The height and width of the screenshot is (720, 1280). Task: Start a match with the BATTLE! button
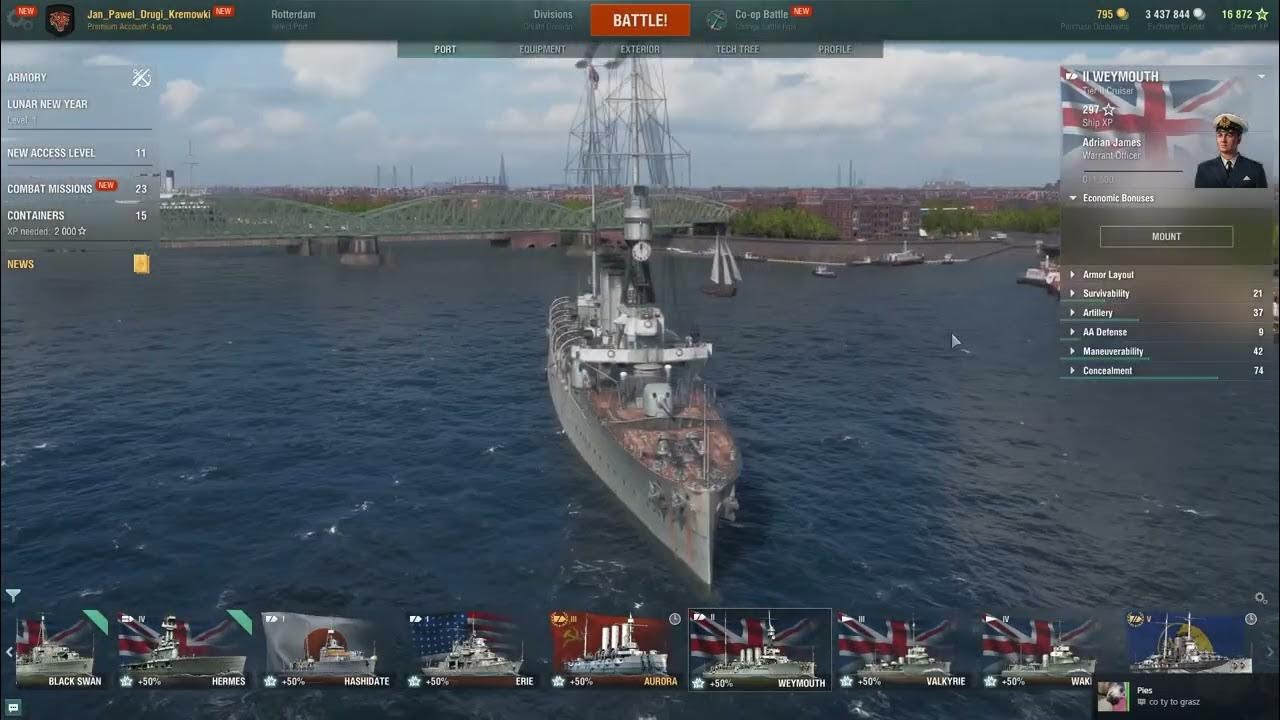click(640, 21)
